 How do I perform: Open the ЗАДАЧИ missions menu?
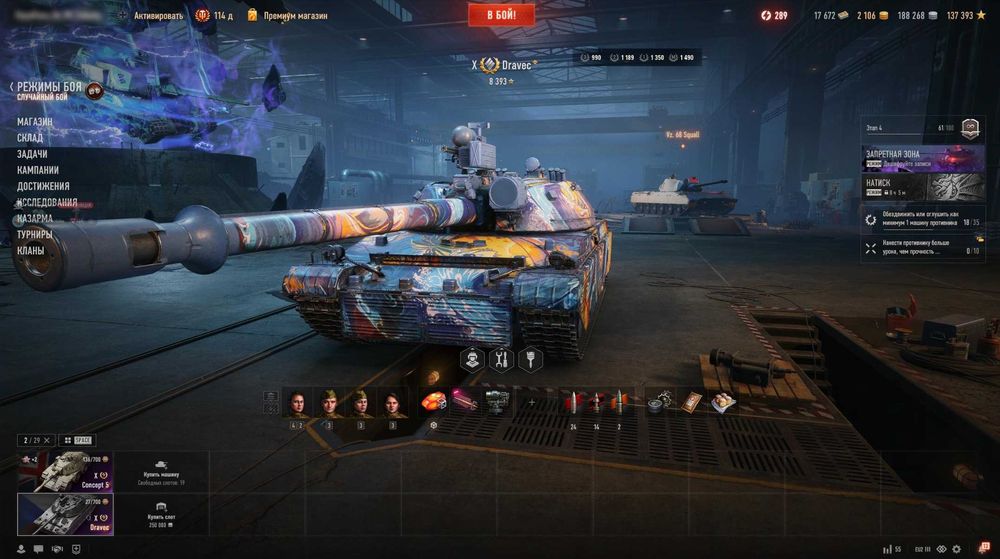click(x=32, y=154)
